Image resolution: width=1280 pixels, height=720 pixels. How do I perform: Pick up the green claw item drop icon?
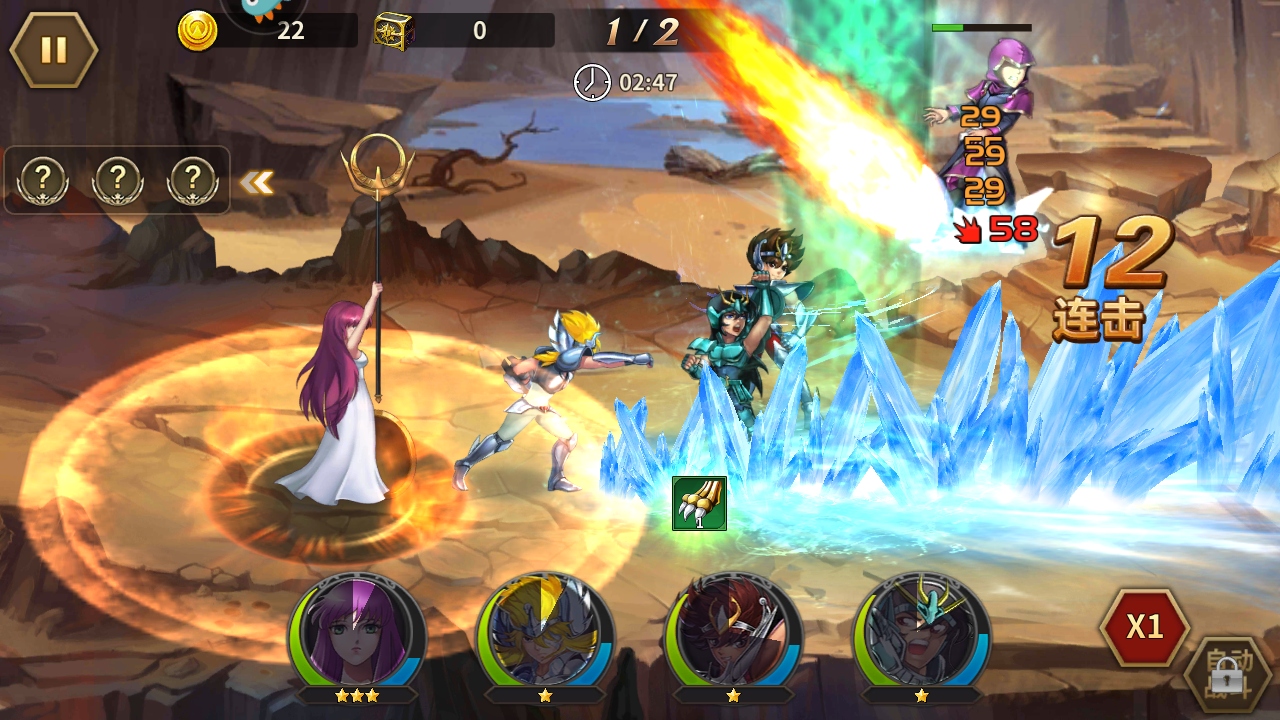(x=699, y=503)
